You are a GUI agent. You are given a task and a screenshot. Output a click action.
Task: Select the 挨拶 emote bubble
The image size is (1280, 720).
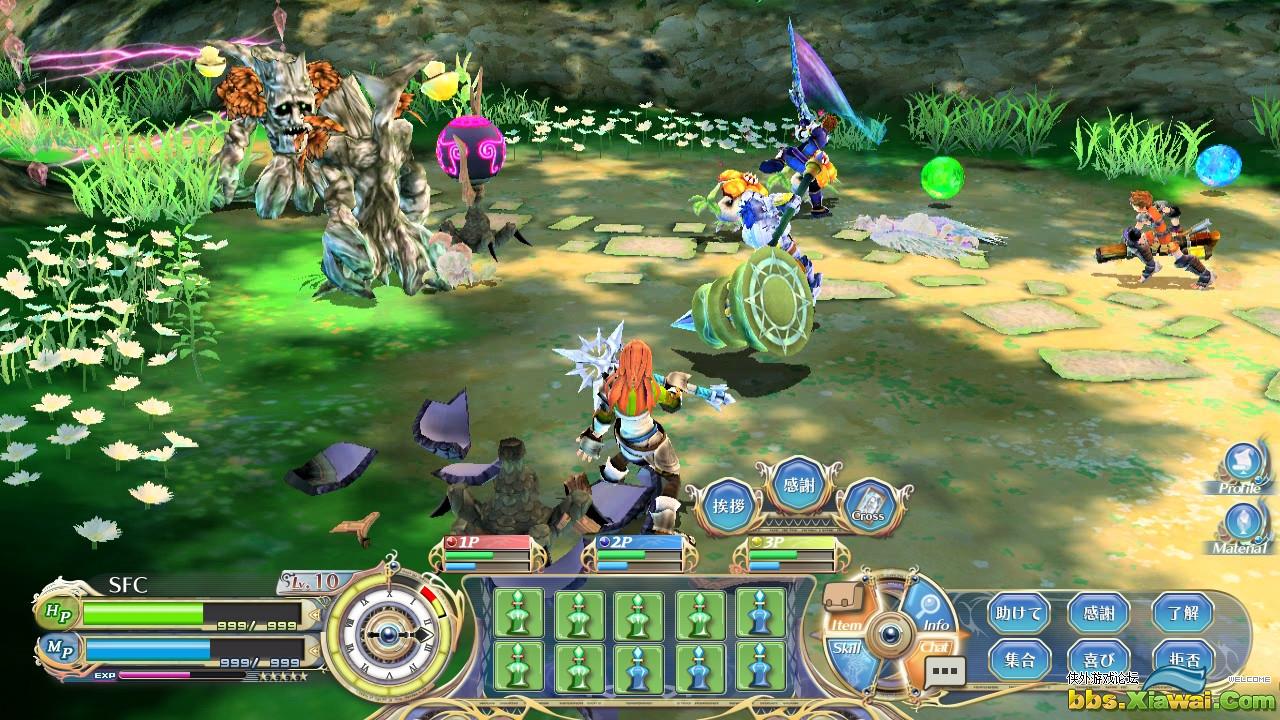728,505
